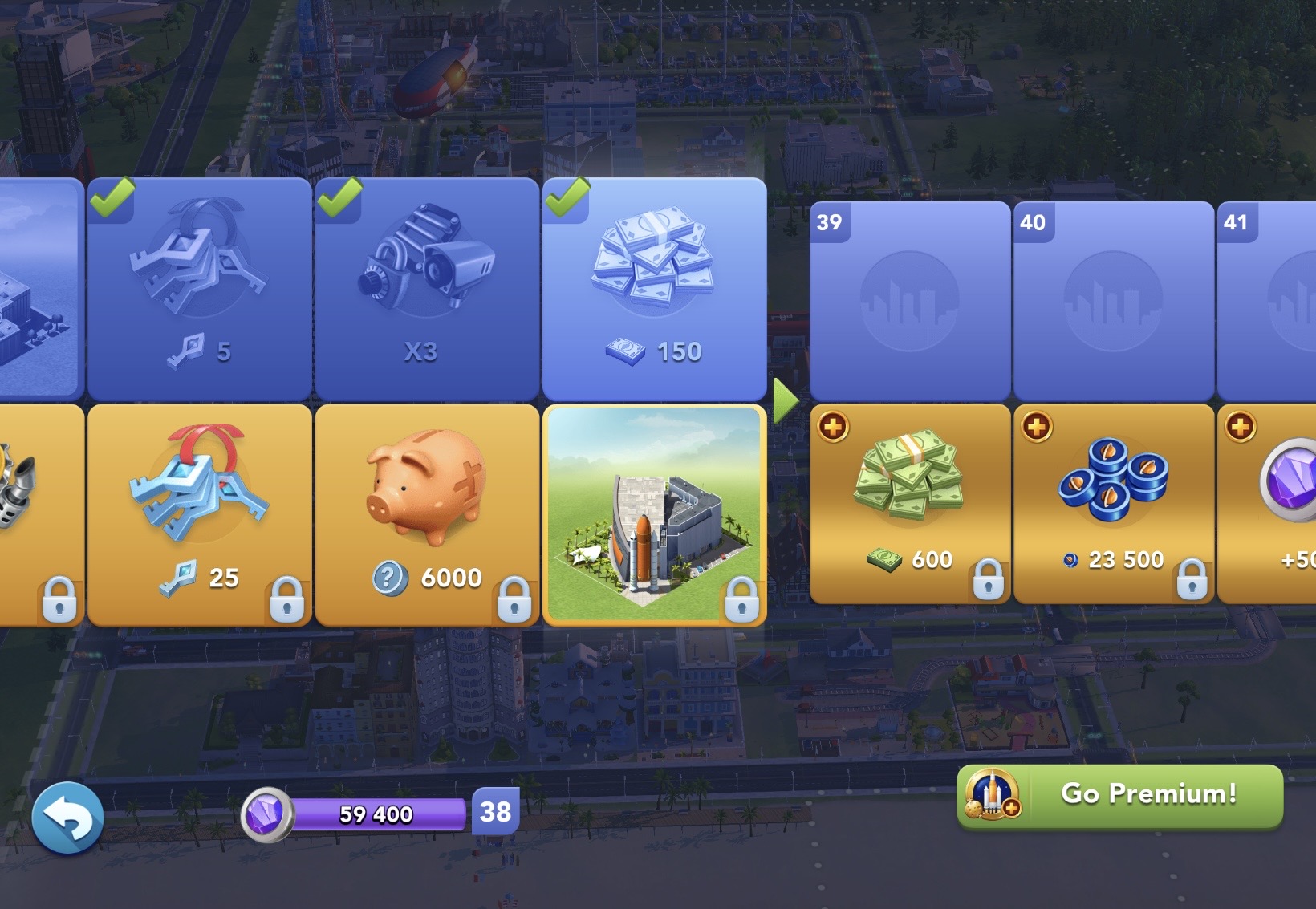Open the locked space shuttle building reward

coord(654,514)
